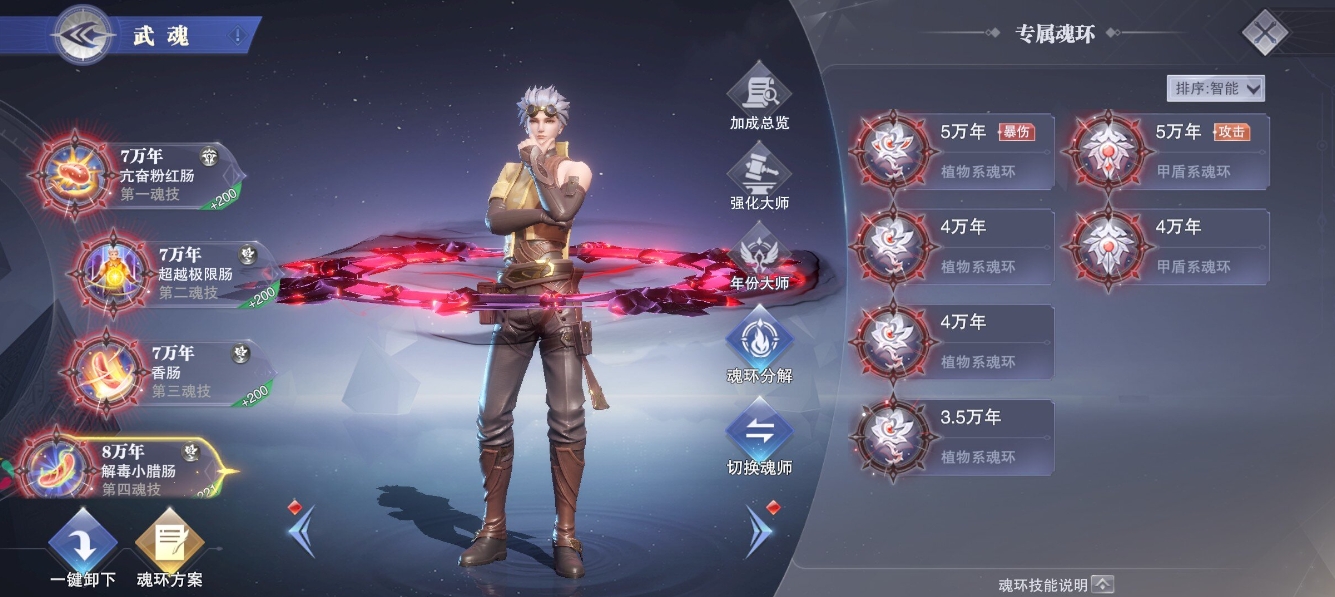Open 强化大师 enhancement master
1335x597 pixels.
coord(759,177)
